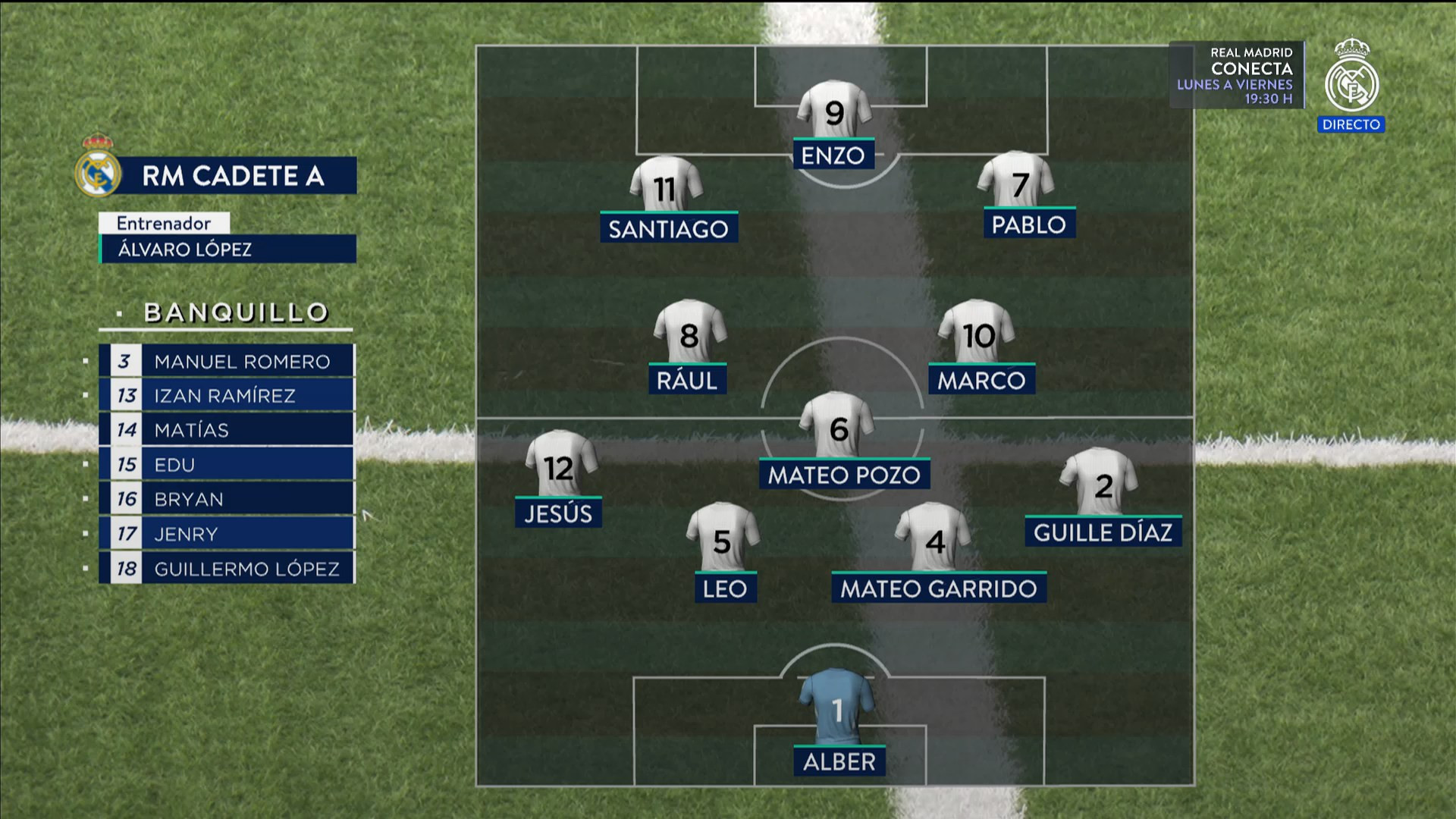Viewport: 1456px width, 819px height.
Task: Select Izan Ramírez bench row
Action: pos(227,396)
